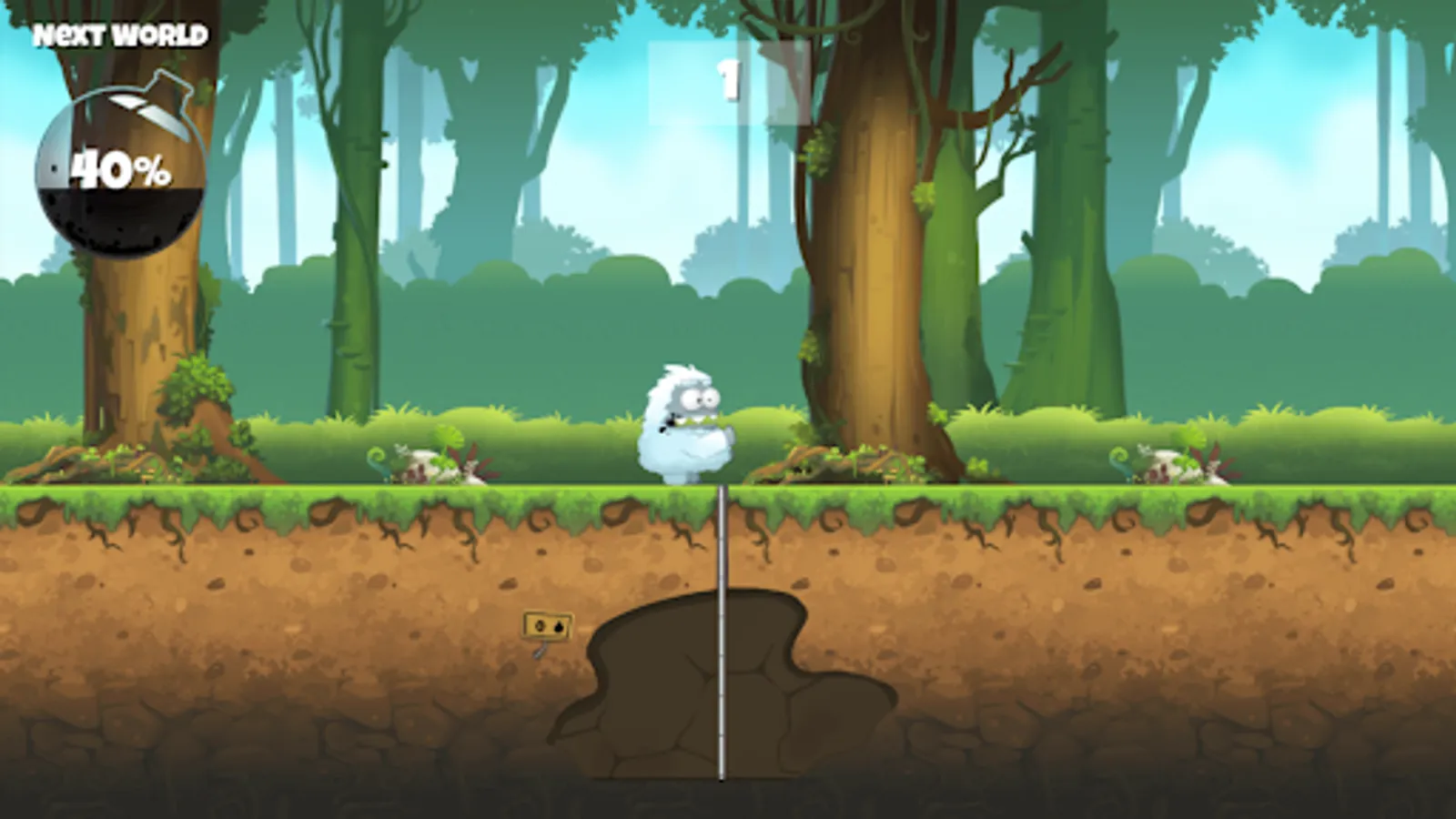The width and height of the screenshot is (1456, 819).
Task: Click the white pole marker
Action: coord(721,637)
